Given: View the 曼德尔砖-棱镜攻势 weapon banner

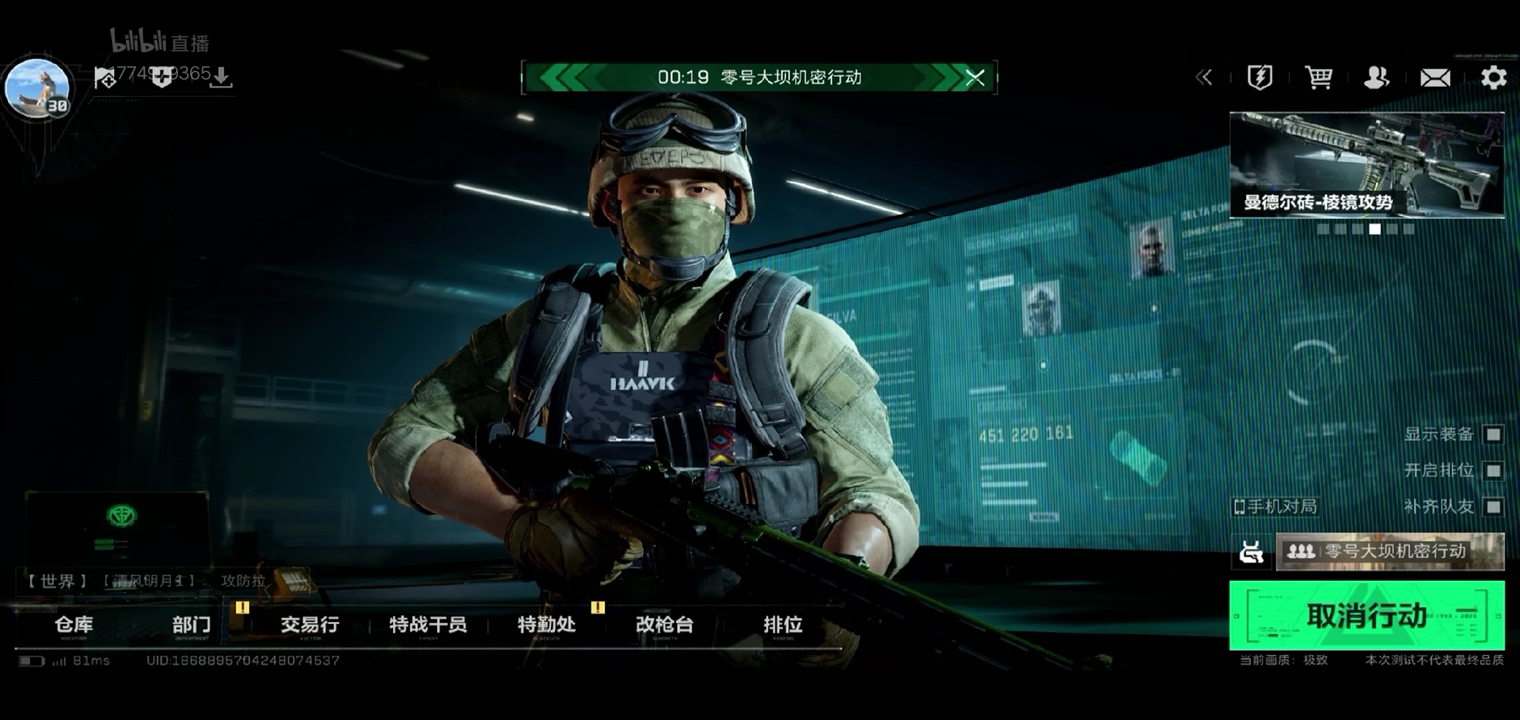Looking at the screenshot, I should (x=1366, y=164).
